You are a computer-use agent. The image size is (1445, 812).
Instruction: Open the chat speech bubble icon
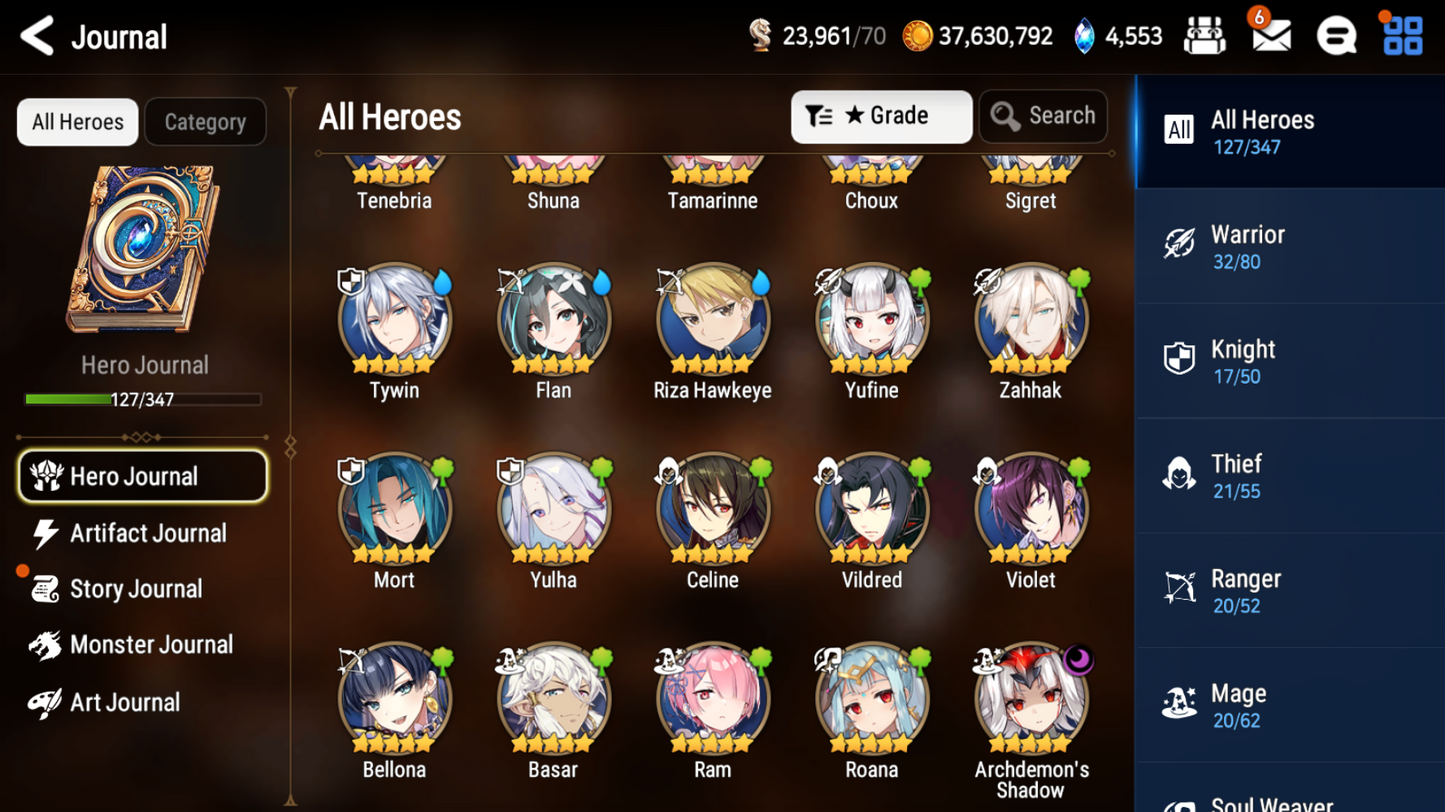(1336, 37)
